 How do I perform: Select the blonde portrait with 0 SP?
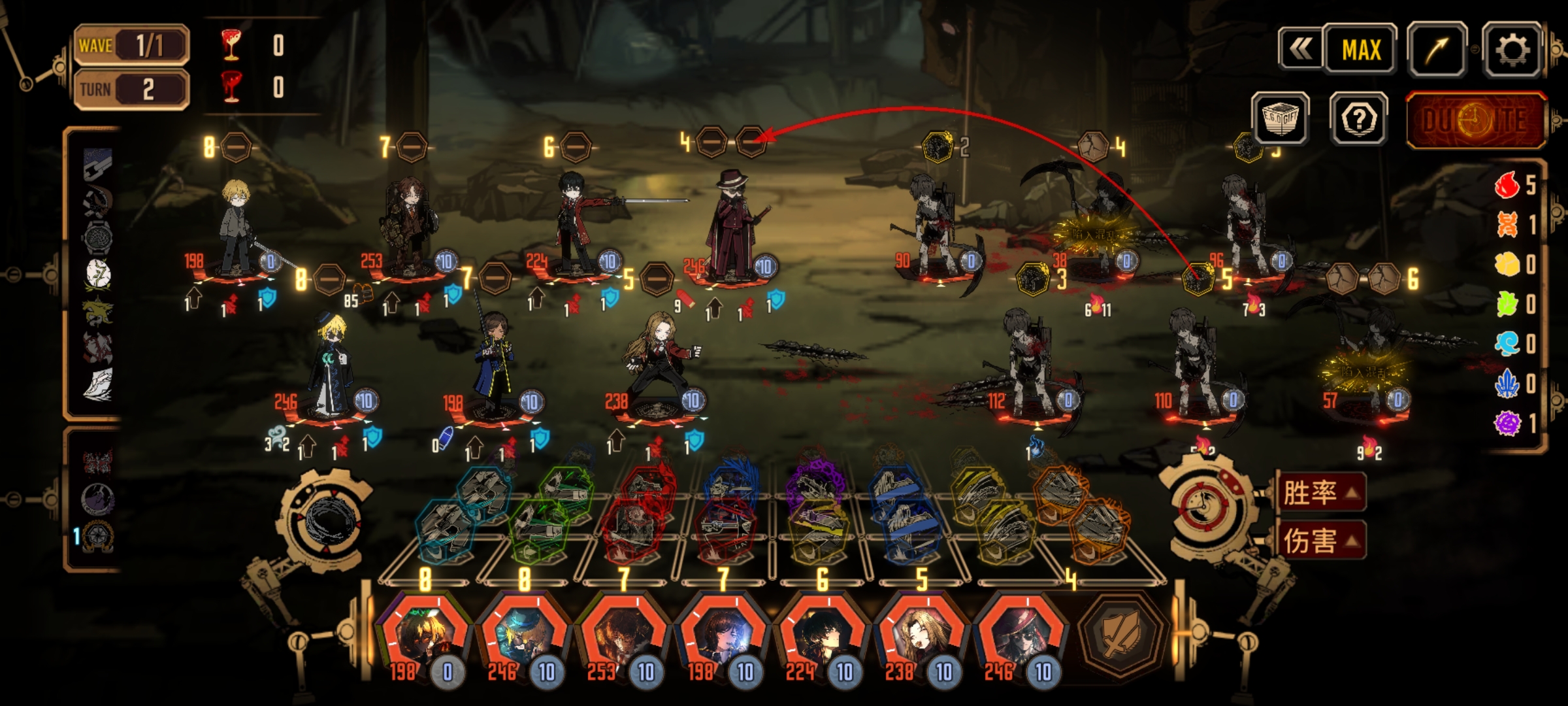425,635
